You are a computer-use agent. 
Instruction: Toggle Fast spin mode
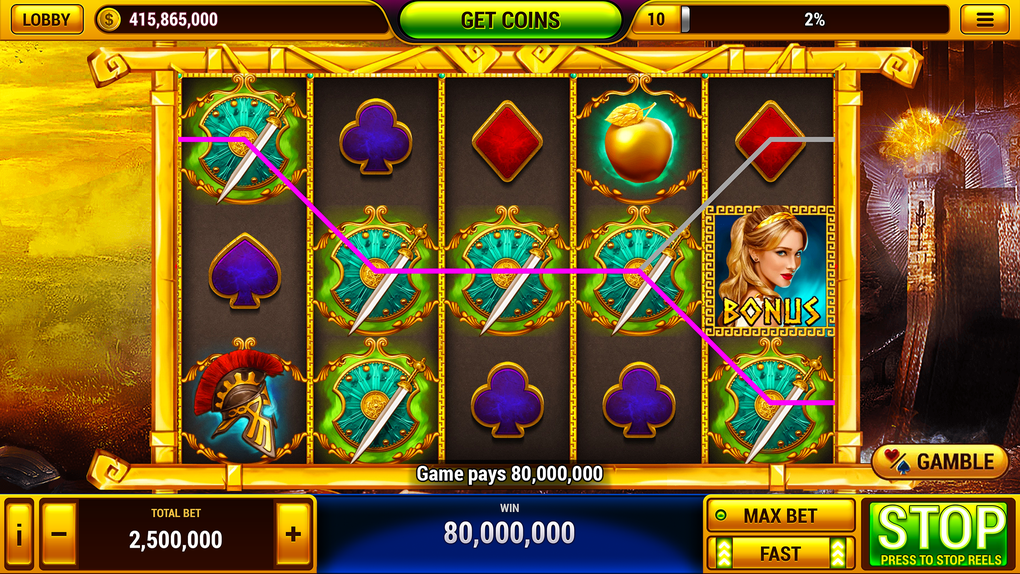tap(780, 553)
